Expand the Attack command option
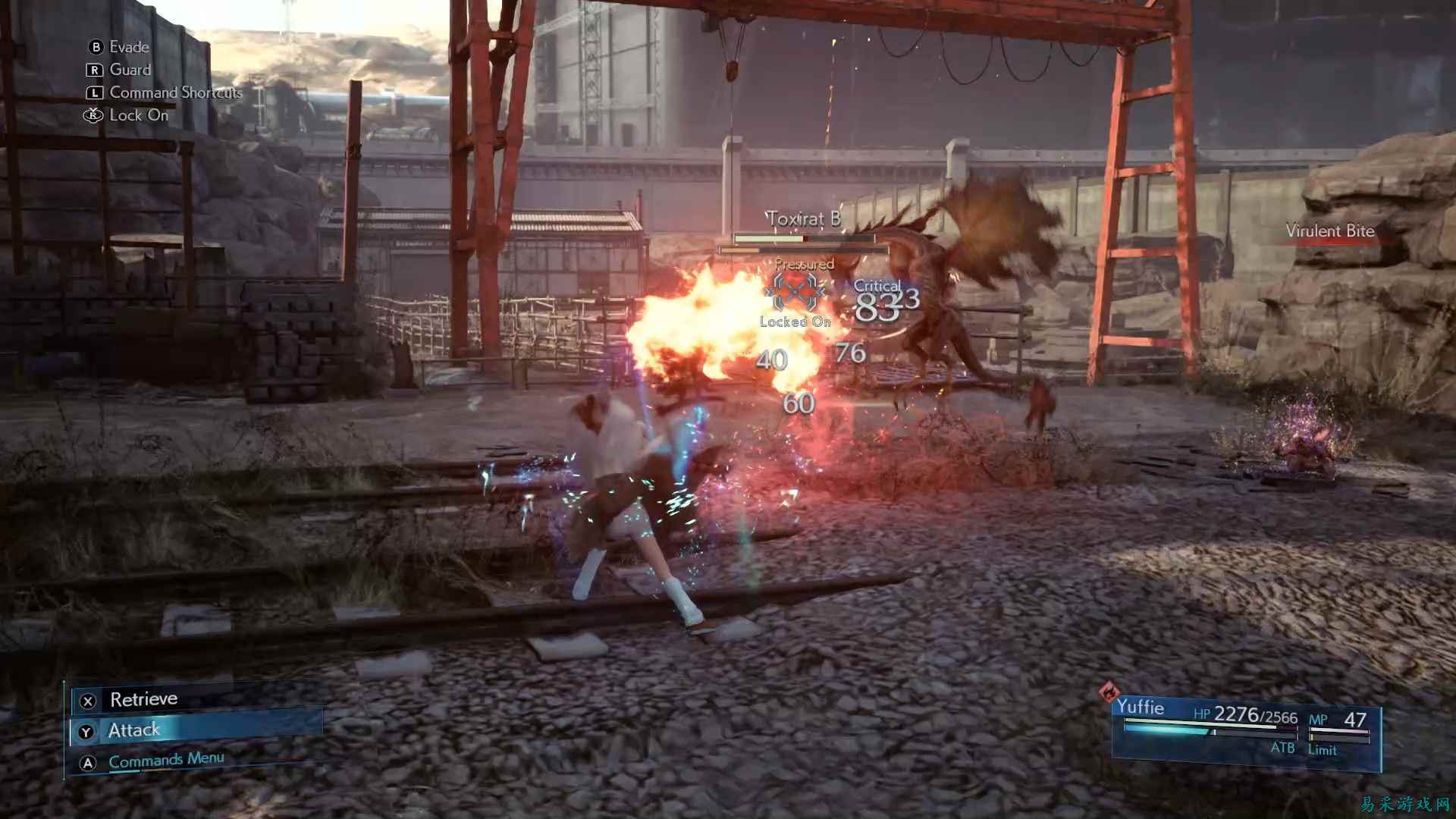The image size is (1456, 819). click(133, 729)
